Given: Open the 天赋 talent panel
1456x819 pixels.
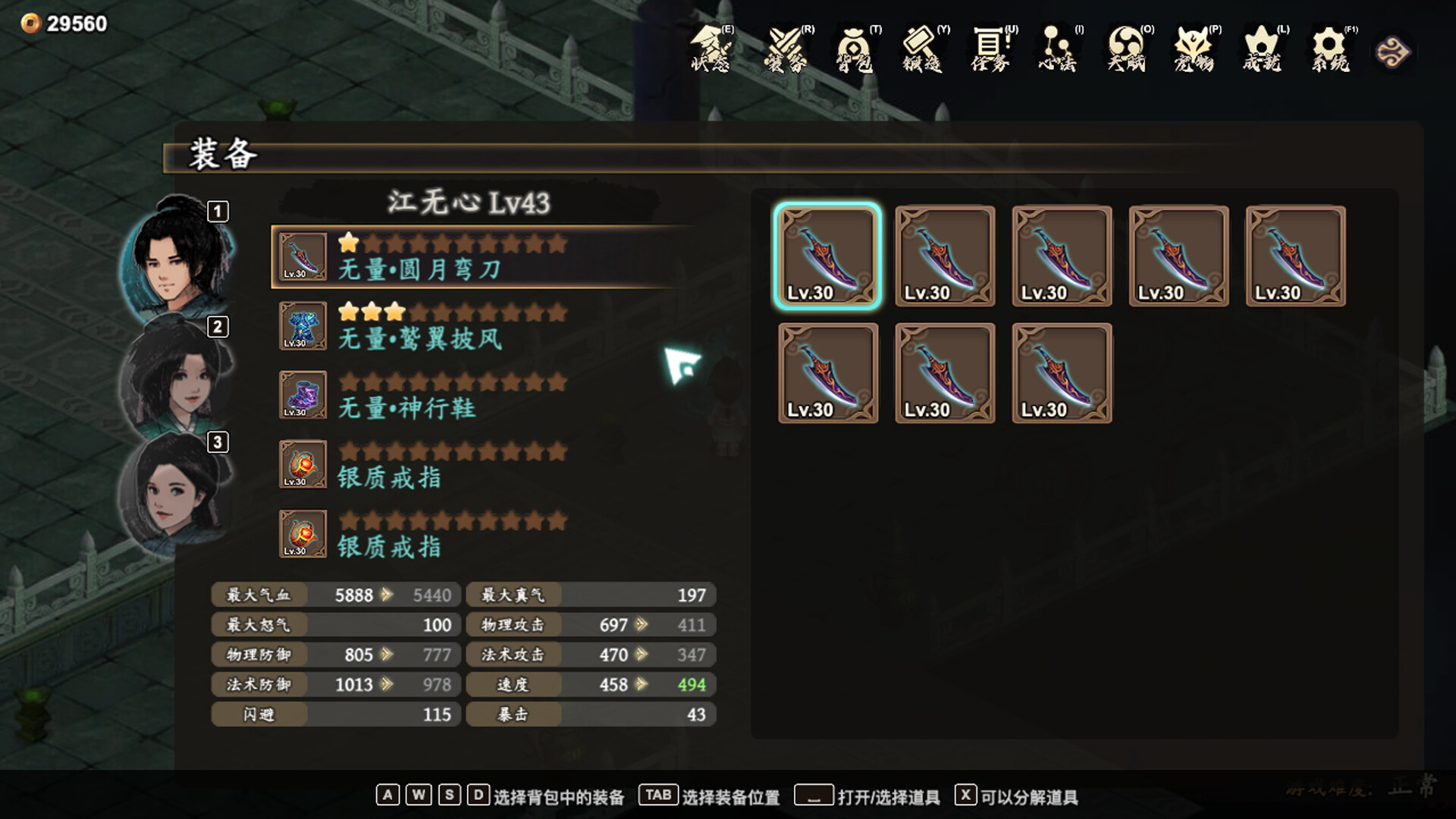Looking at the screenshot, I should [x=1126, y=53].
